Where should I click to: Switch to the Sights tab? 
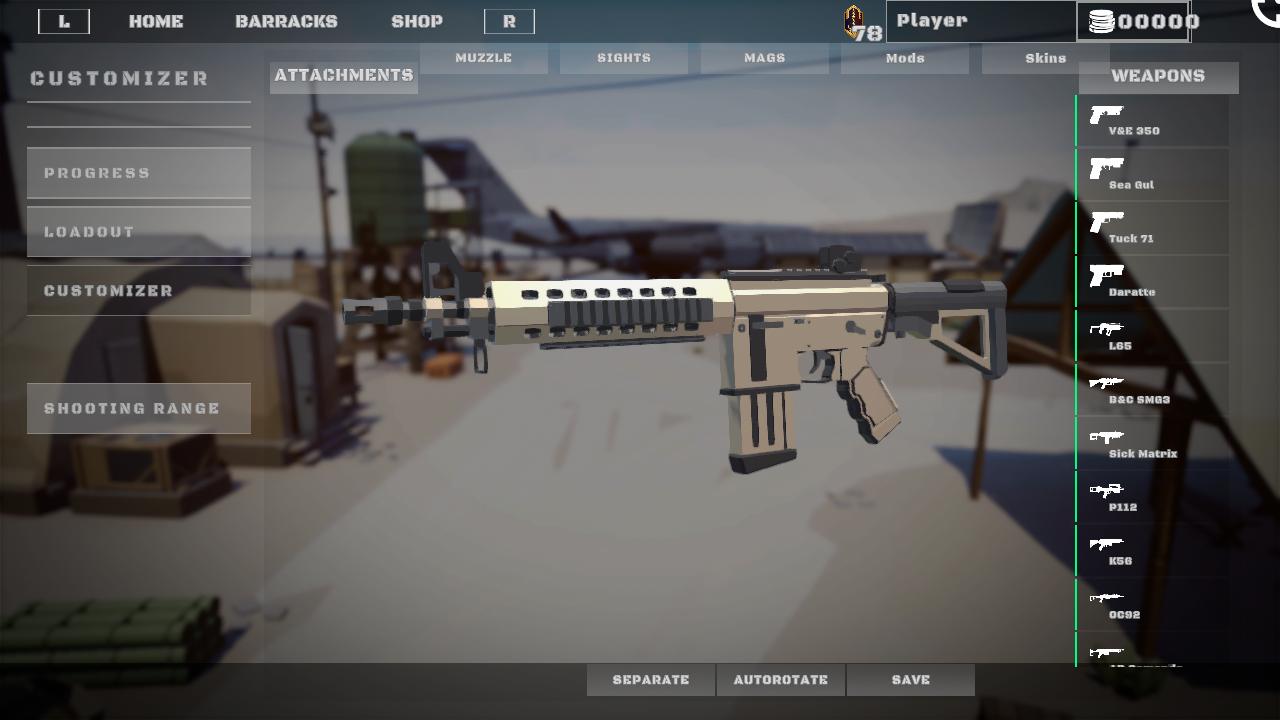623,57
